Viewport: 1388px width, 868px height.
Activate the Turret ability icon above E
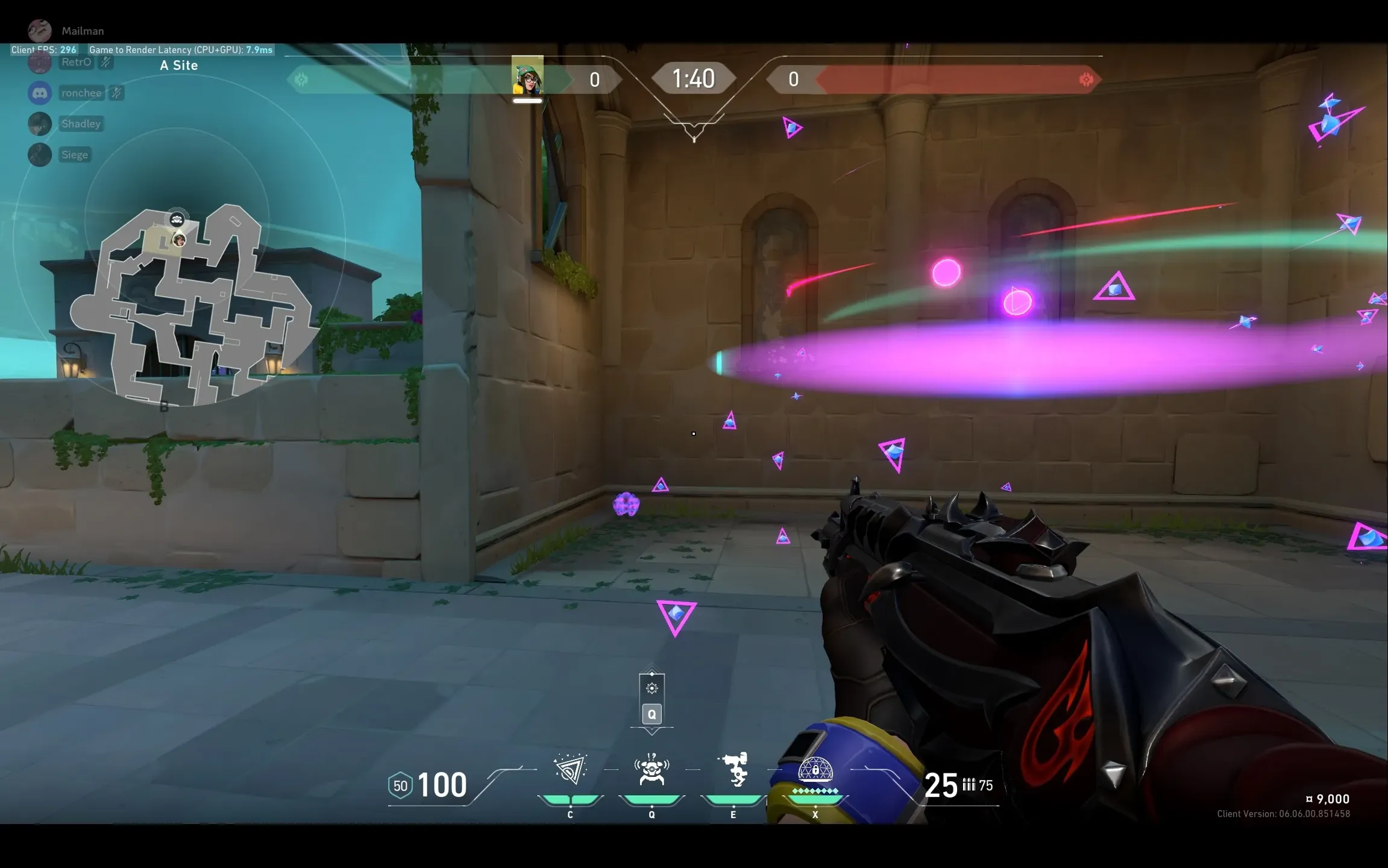pyautogui.click(x=733, y=770)
